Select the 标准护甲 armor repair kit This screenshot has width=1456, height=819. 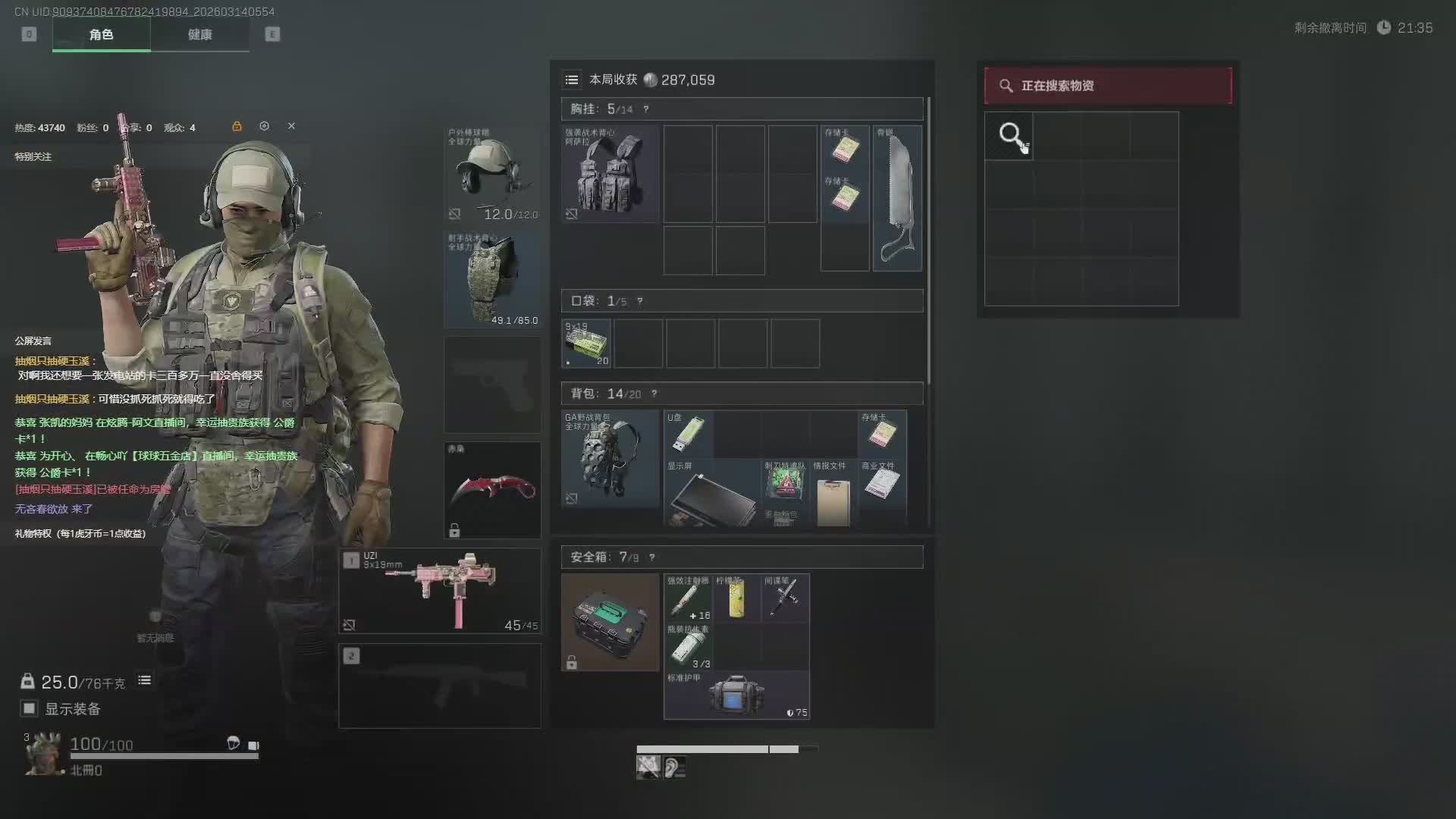click(x=736, y=695)
